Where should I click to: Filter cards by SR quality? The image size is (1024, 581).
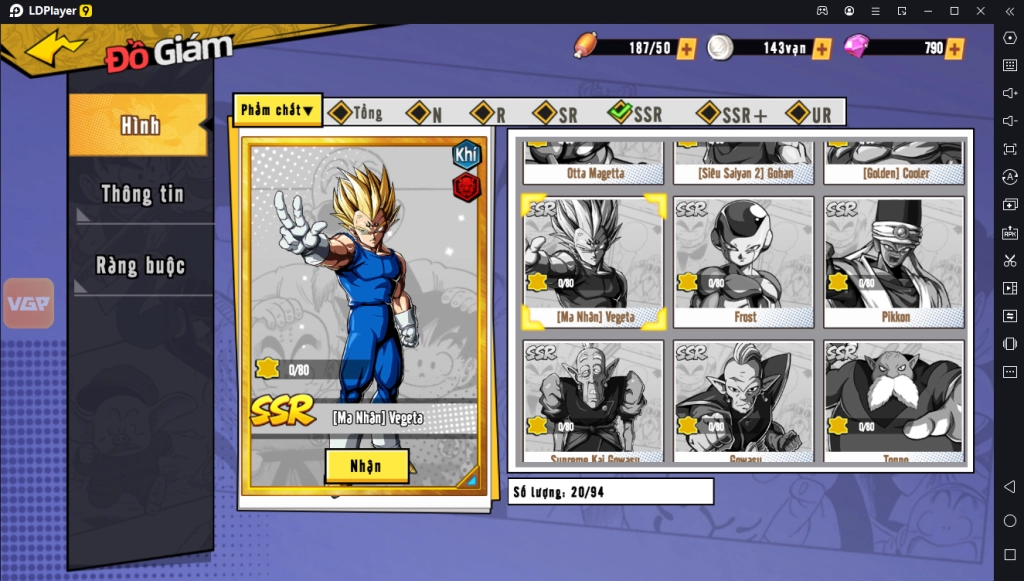pos(556,114)
